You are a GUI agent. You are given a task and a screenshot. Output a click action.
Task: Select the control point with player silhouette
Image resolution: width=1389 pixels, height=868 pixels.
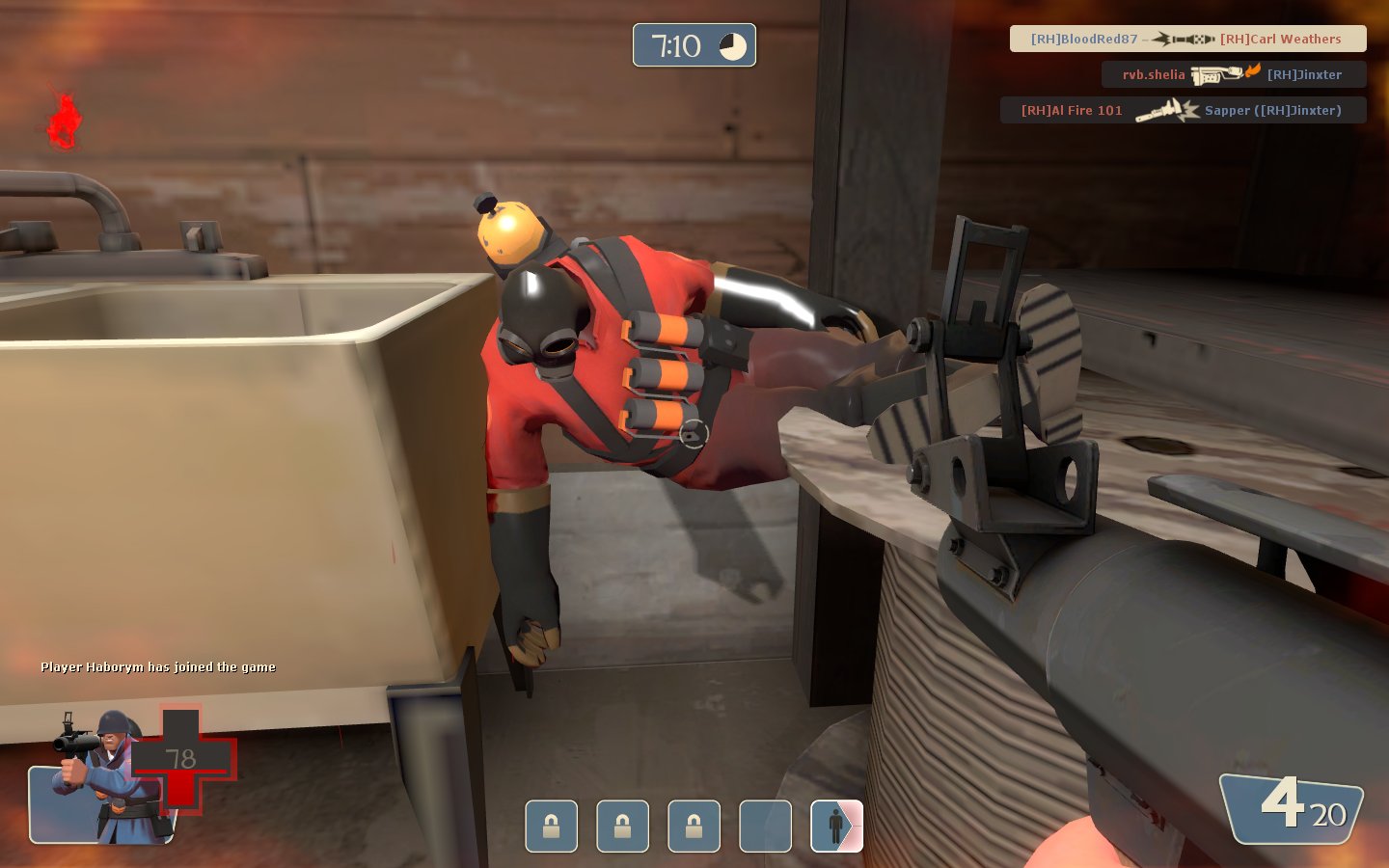pyautogui.click(x=836, y=827)
